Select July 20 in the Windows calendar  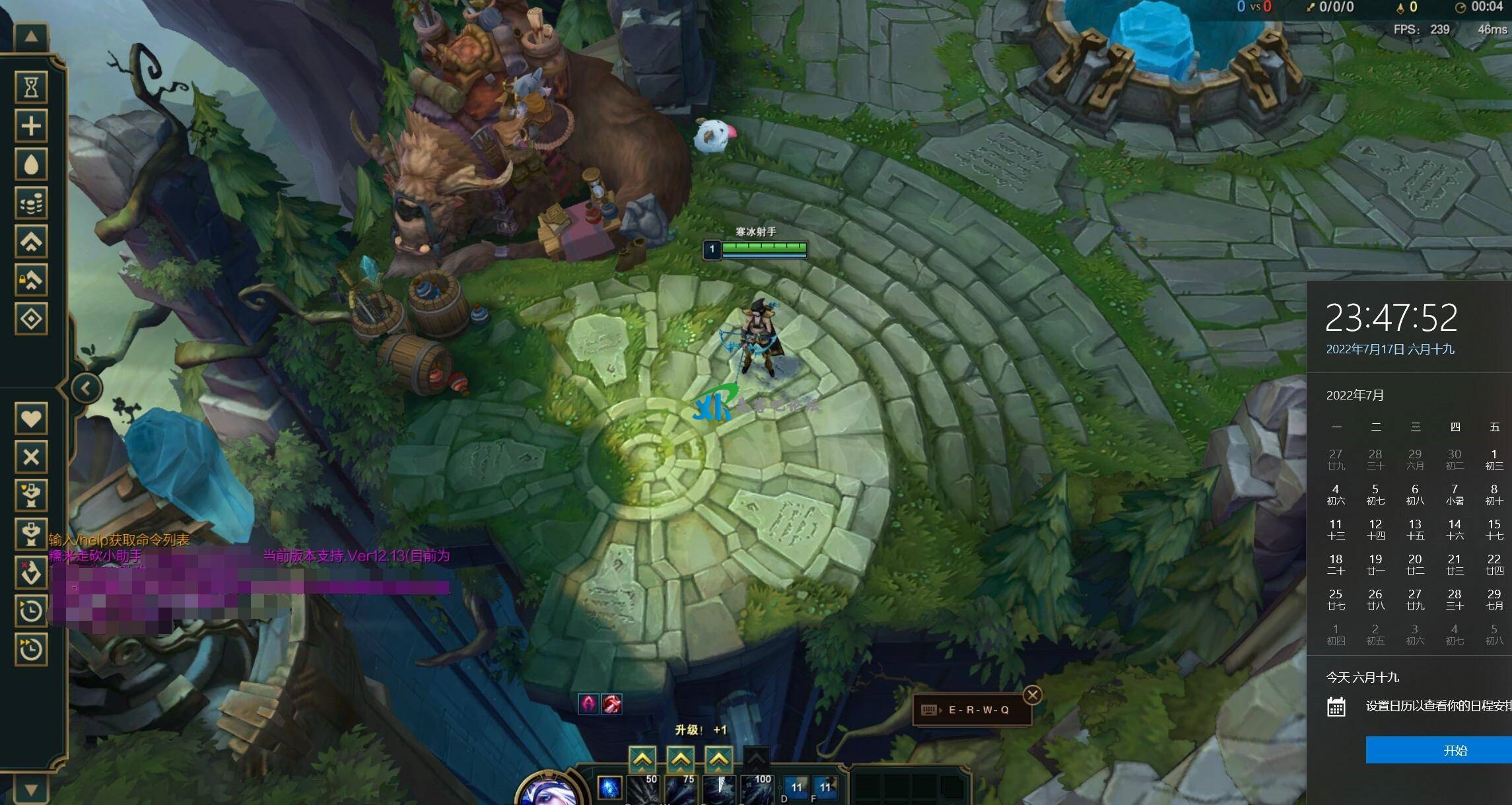click(x=1415, y=563)
